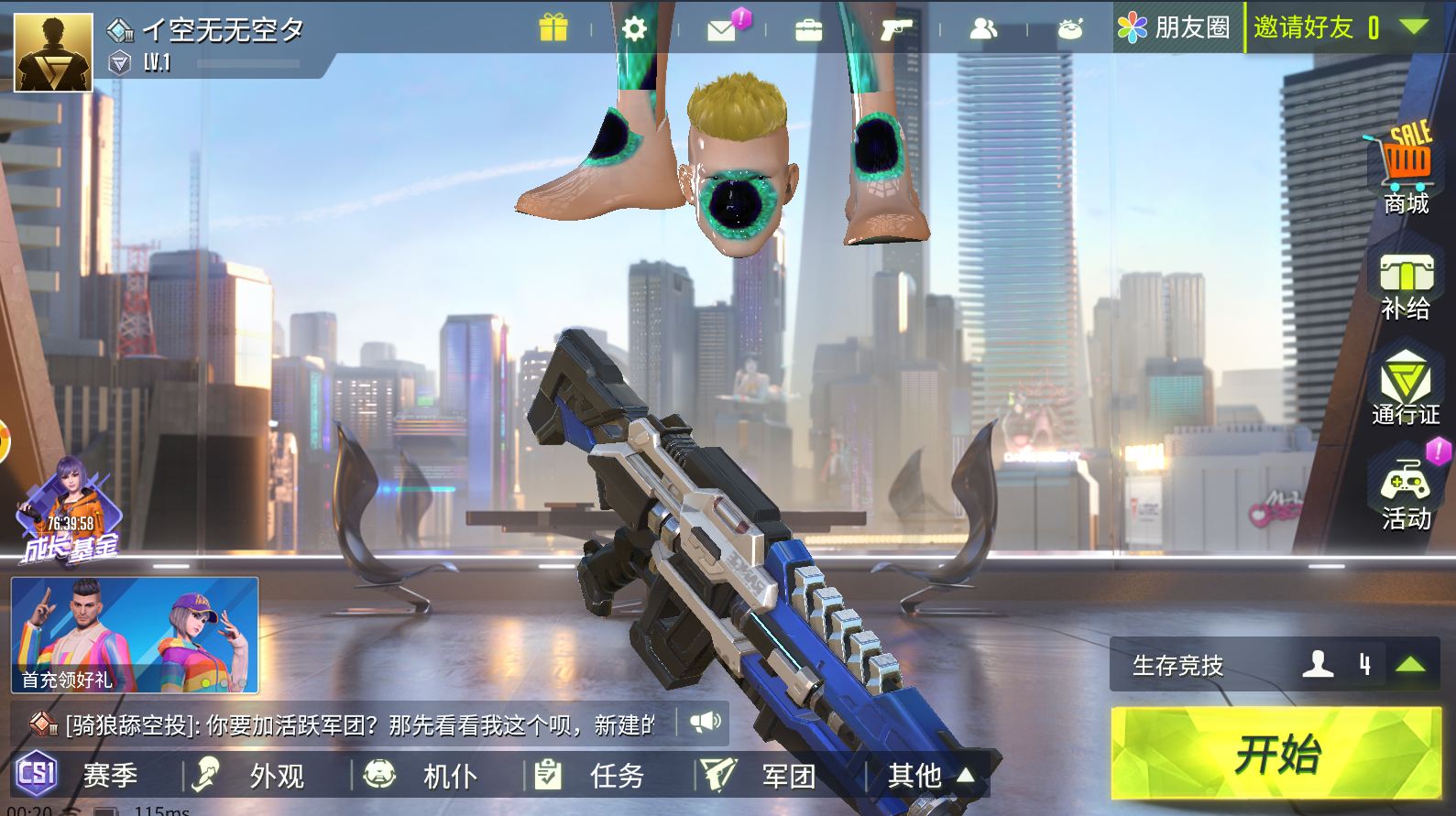Image resolution: width=1456 pixels, height=816 pixels.
Task: Expand the 邀请好友 invite friends dropdown
Action: 1414,27
